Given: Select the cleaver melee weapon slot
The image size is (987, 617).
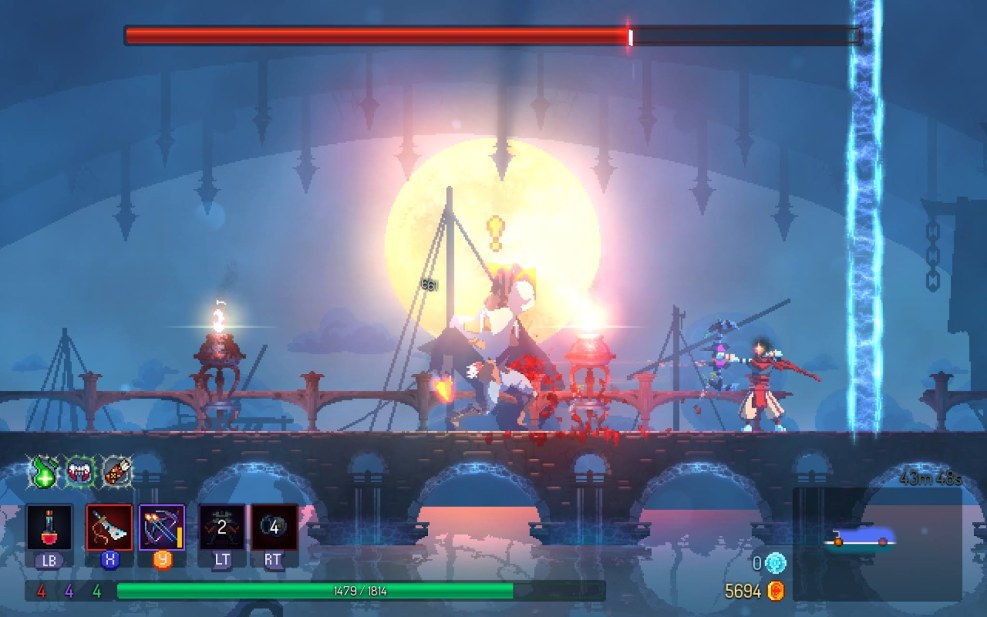Looking at the screenshot, I should [x=109, y=527].
